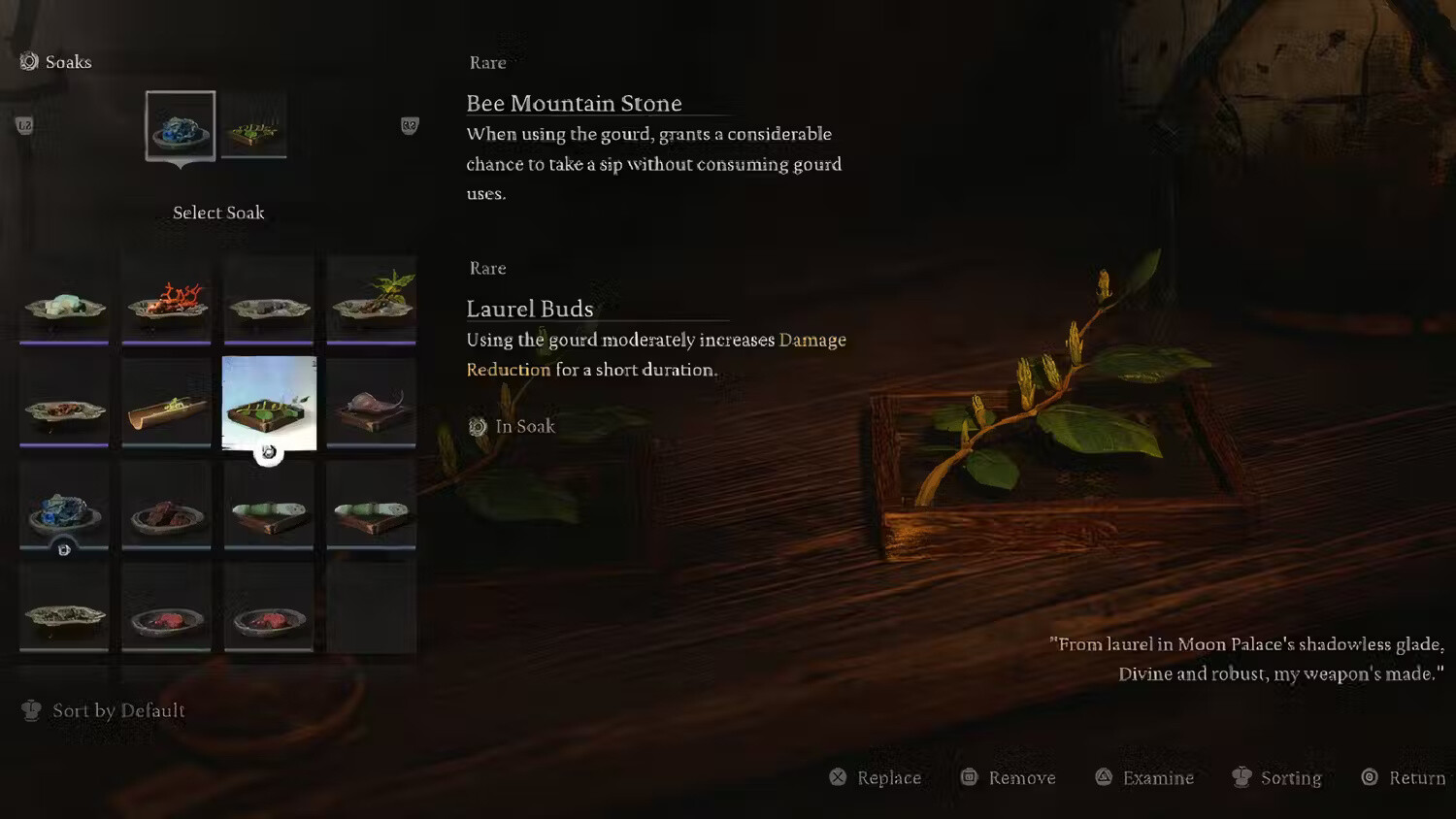Choose the yellow-green leafy plant soak
Image resolution: width=1456 pixels, height=819 pixels.
coord(372,301)
